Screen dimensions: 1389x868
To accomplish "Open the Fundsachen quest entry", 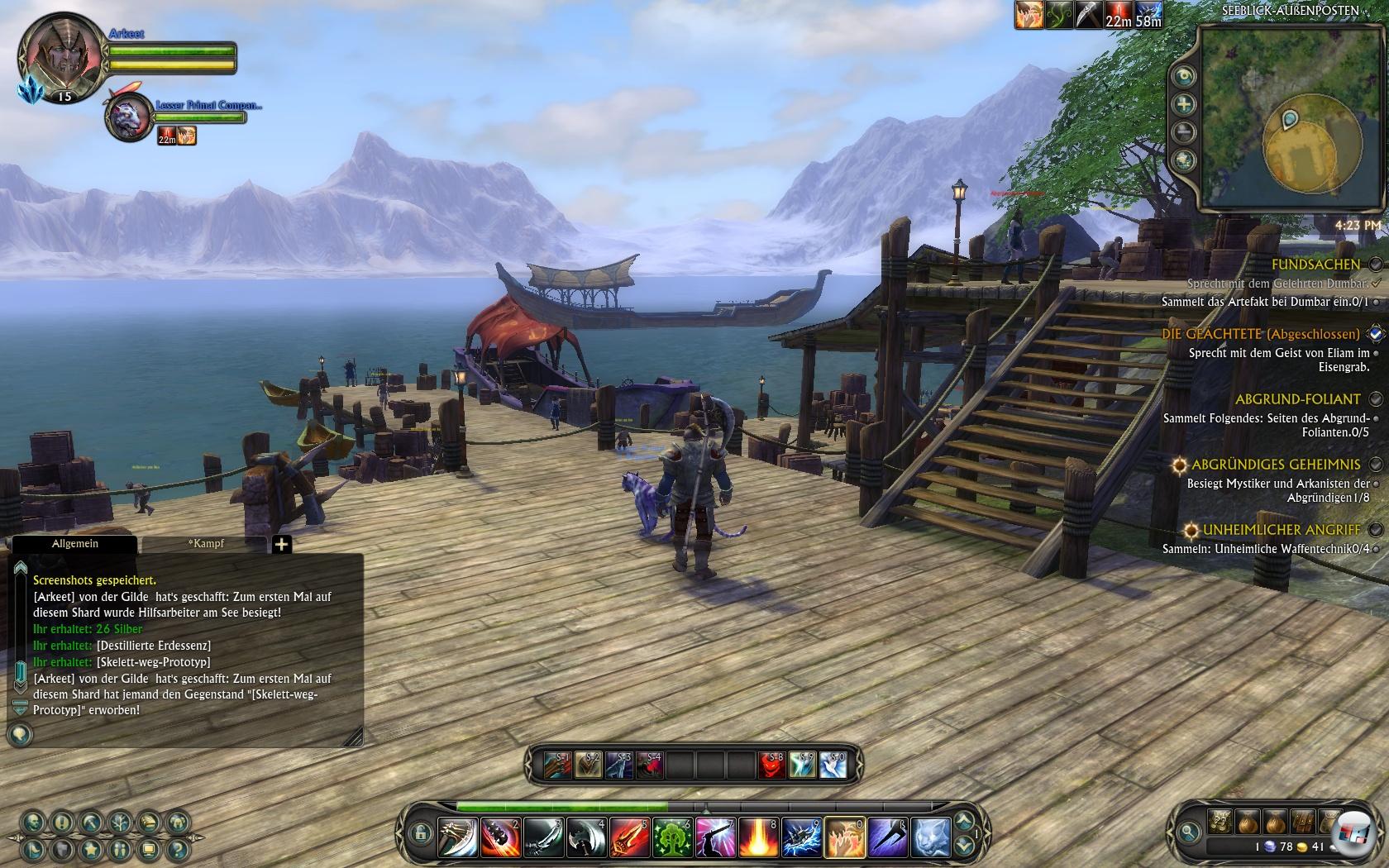I will [1315, 264].
